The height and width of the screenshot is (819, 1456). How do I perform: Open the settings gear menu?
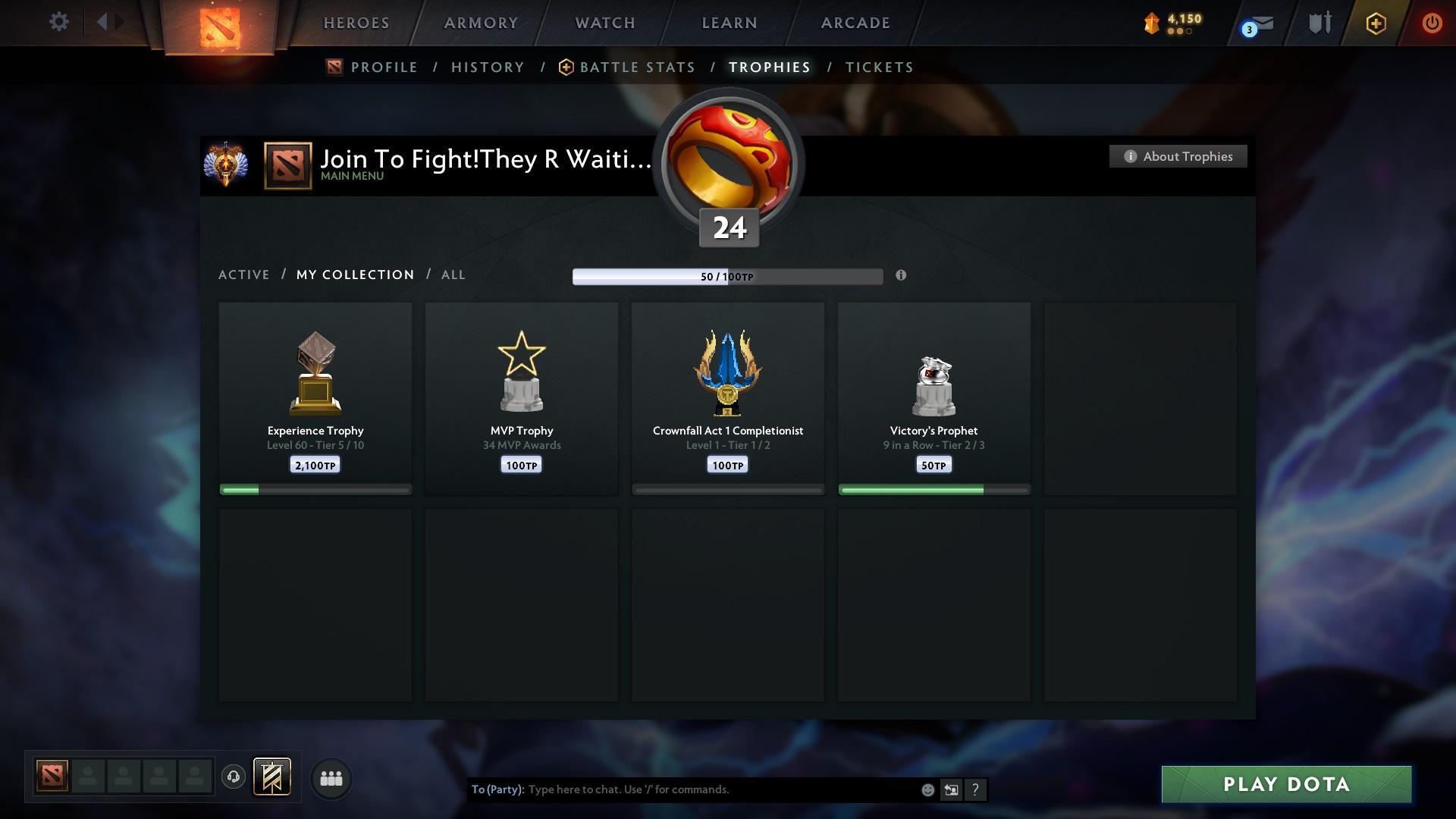coord(58,22)
